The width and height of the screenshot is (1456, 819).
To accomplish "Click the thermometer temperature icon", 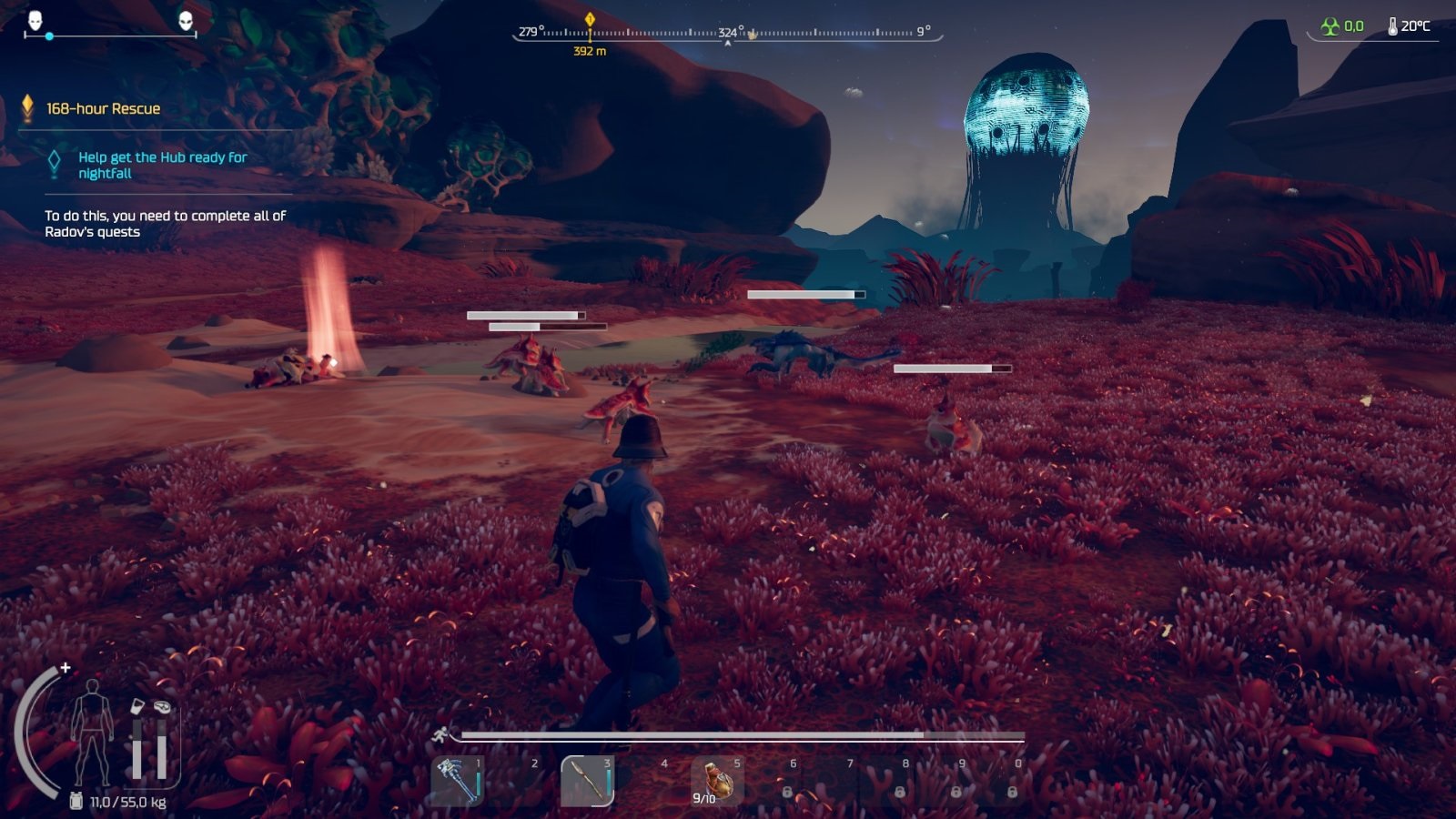I will pos(1392,26).
